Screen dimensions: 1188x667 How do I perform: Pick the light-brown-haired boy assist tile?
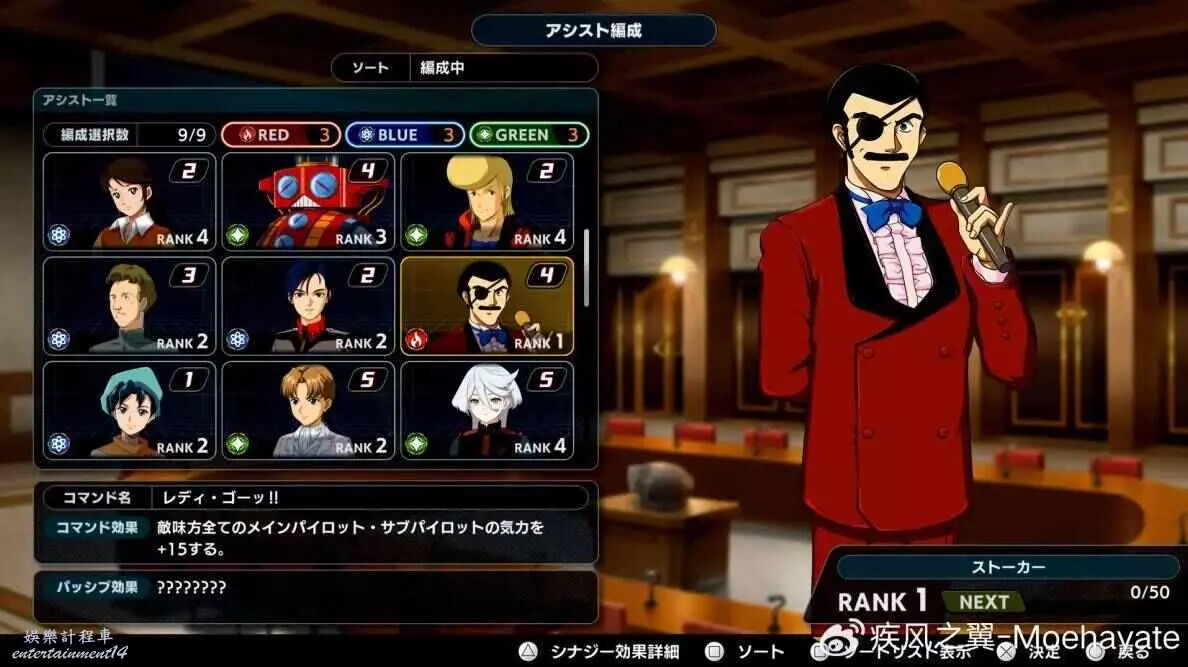coord(308,410)
